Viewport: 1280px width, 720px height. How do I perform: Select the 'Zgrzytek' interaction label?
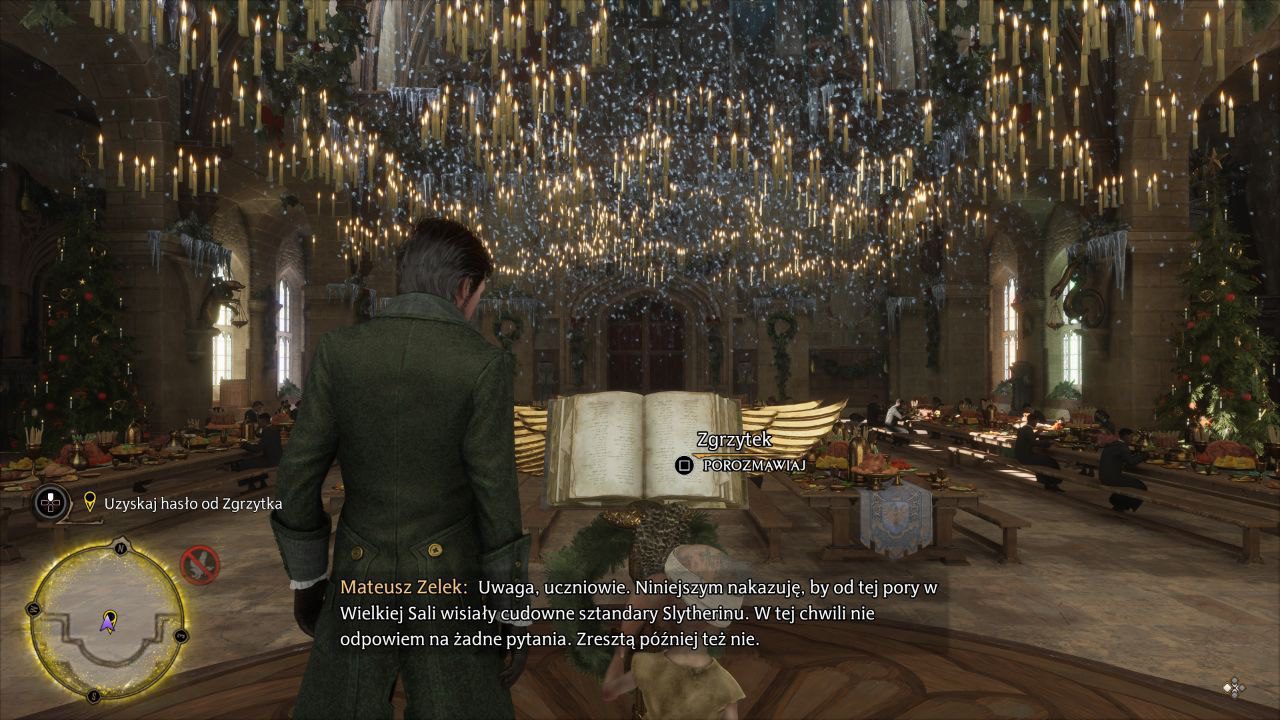point(734,440)
